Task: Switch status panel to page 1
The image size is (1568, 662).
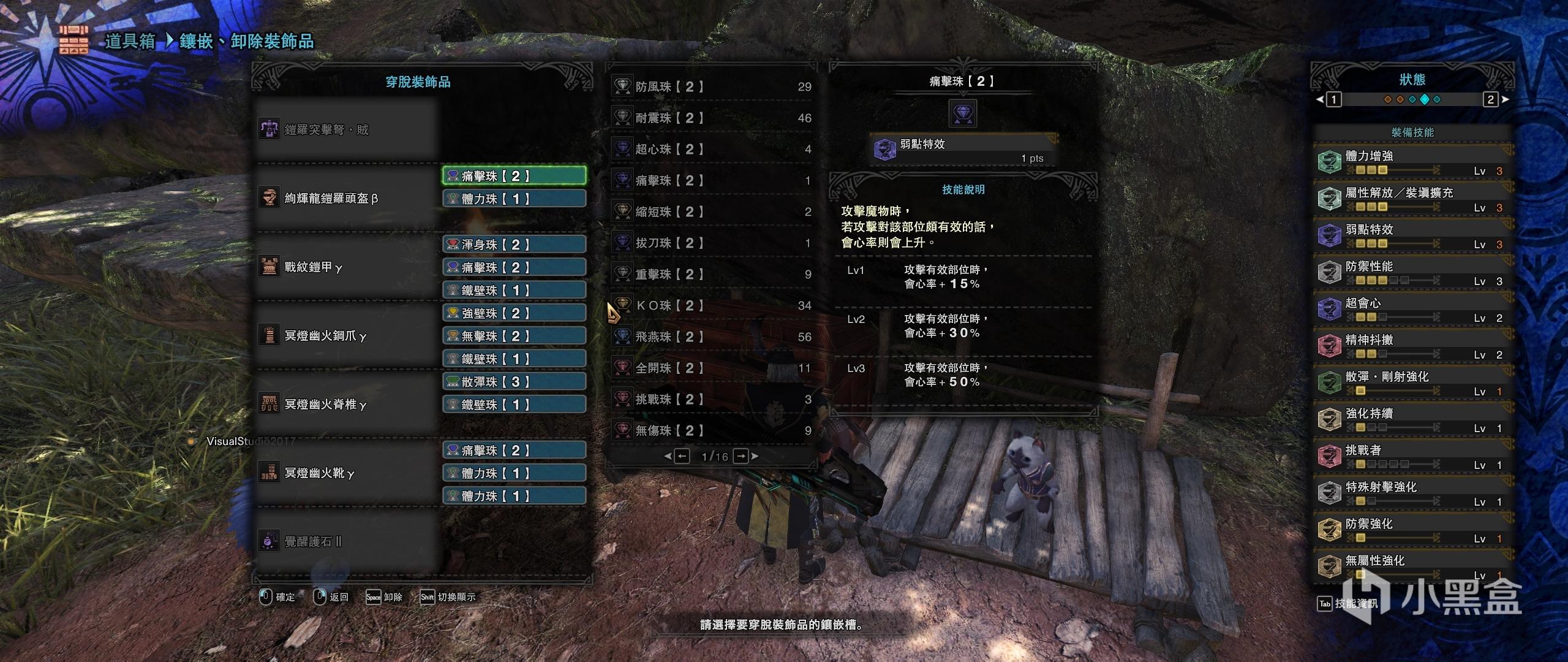Action: [1333, 99]
